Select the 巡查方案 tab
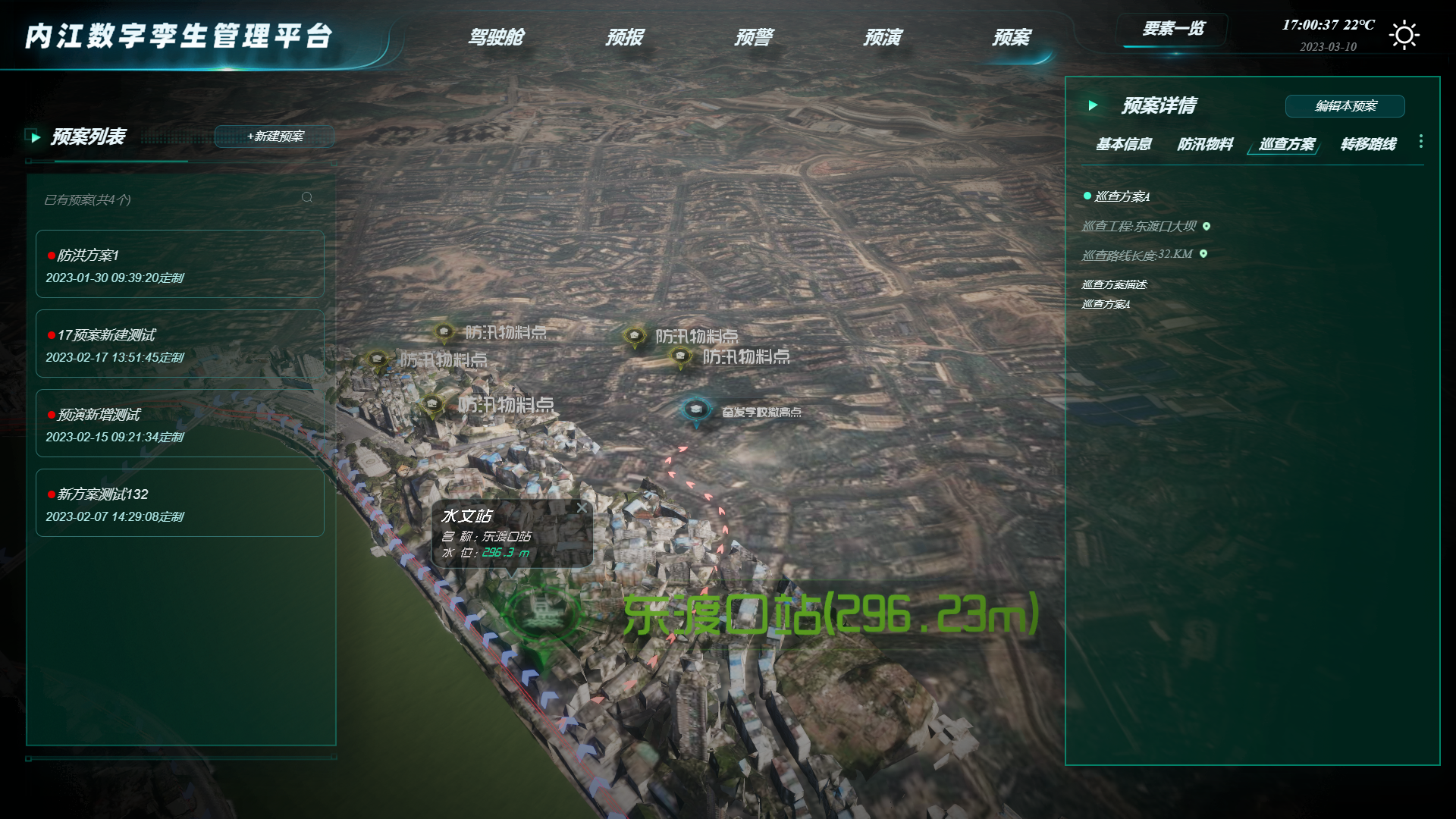Screen dimensions: 1456x819 (x=1286, y=144)
